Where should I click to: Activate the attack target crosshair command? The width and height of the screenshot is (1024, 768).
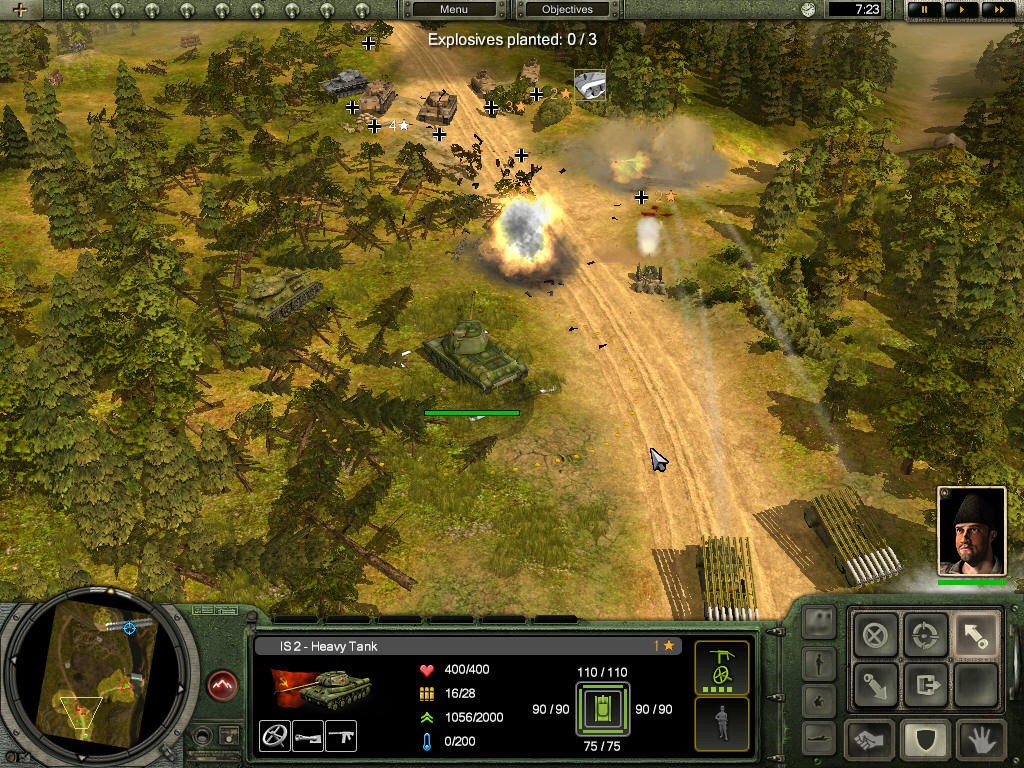(926, 636)
